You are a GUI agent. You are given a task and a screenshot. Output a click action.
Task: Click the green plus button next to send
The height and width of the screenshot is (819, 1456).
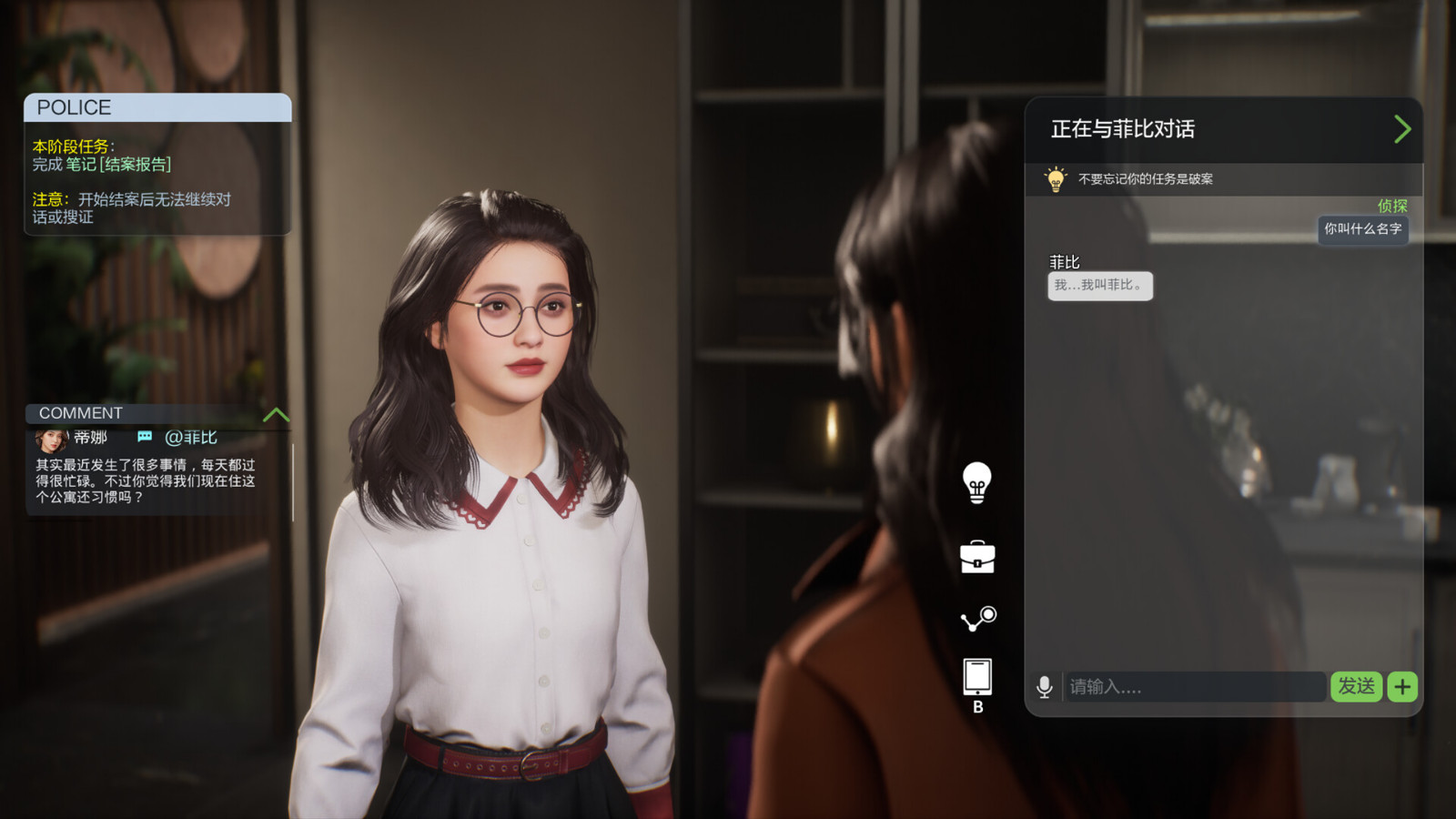pos(1401,687)
